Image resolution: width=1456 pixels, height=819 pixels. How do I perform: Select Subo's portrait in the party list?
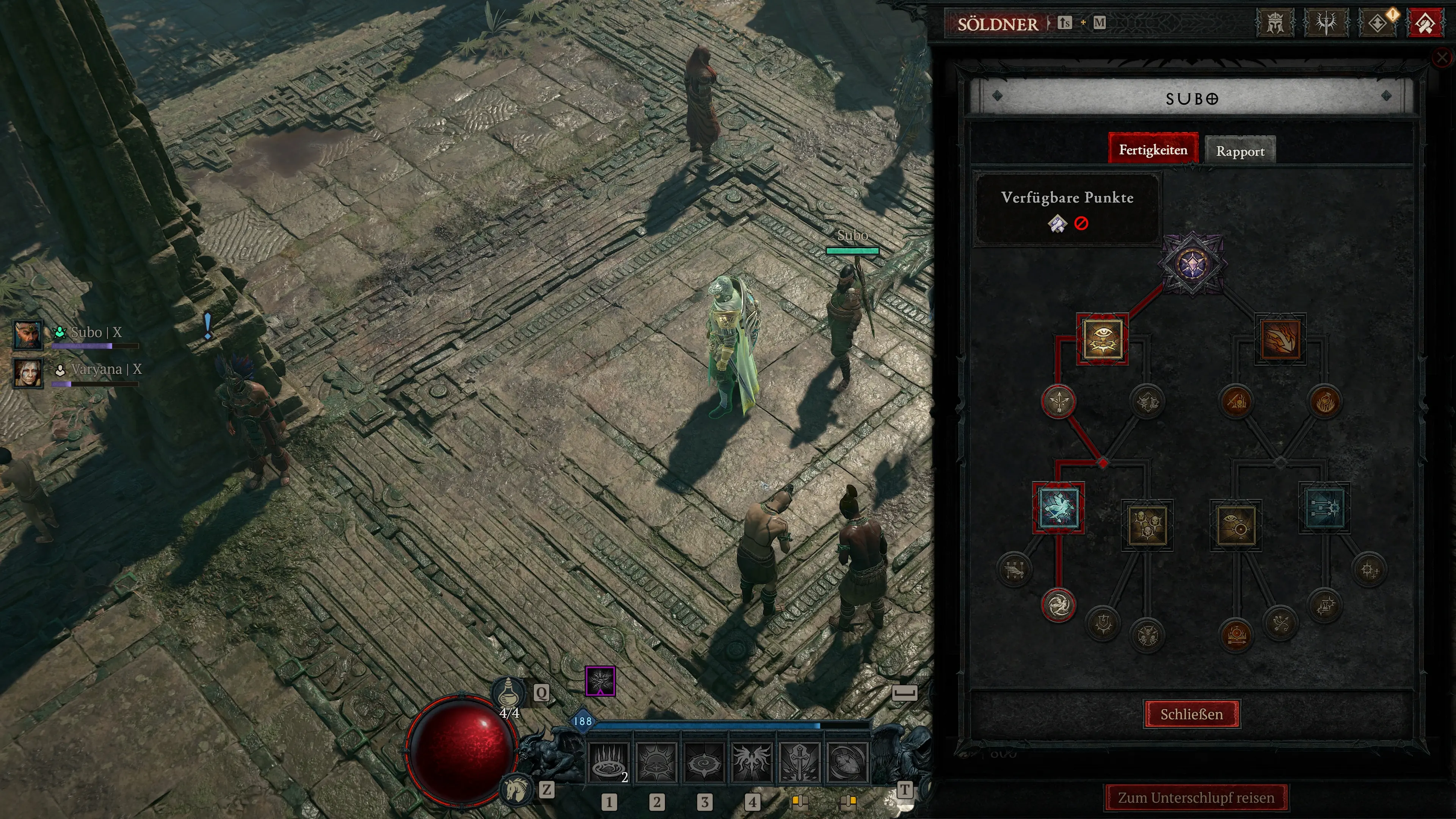click(x=28, y=334)
